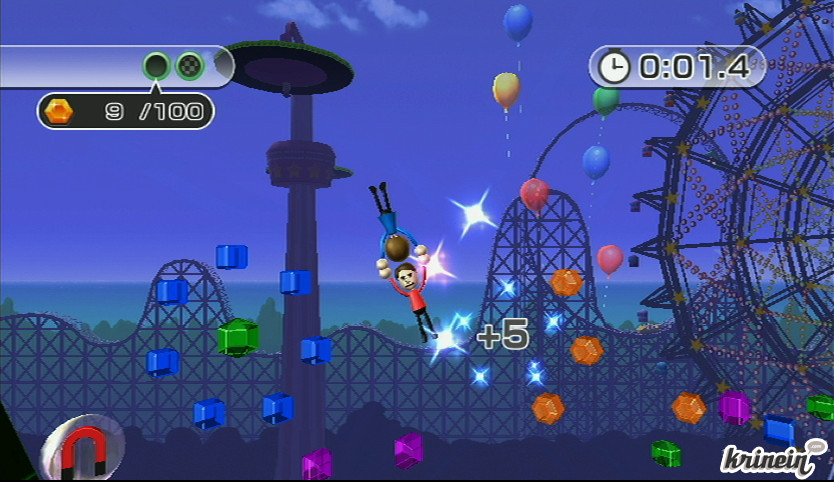Select the green player progress marker
Screen dimensions: 834x482
click(157, 67)
